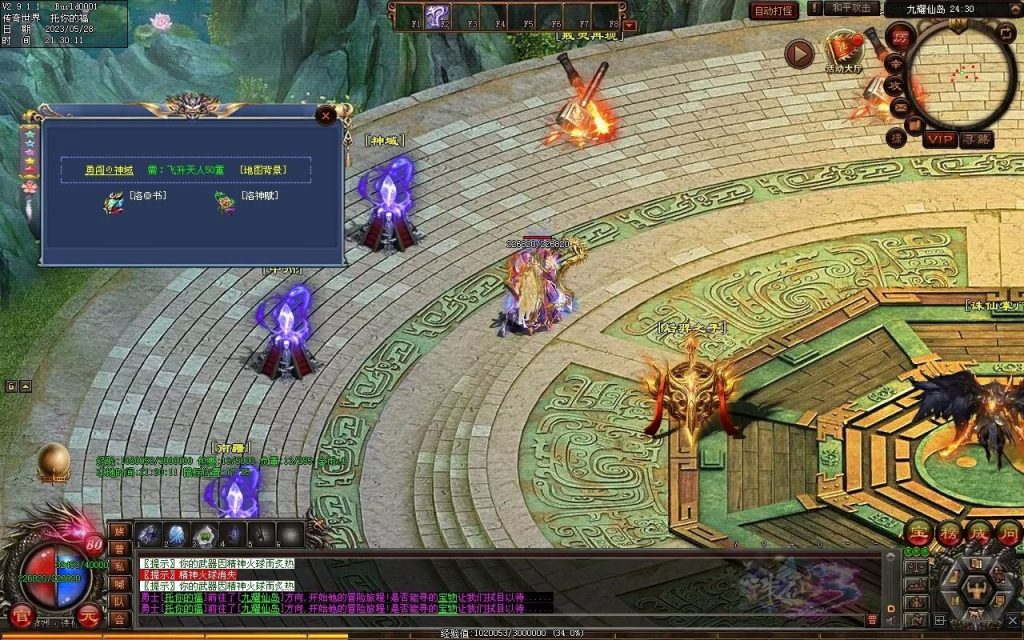Open the 宝 treasure round button
Image resolution: width=1024 pixels, height=640 pixels.
[918, 533]
